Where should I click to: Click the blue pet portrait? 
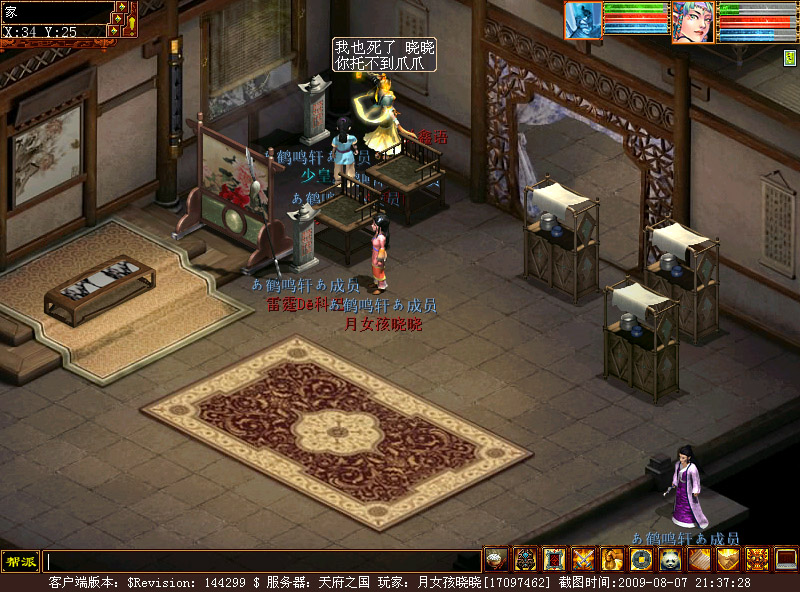coord(584,20)
